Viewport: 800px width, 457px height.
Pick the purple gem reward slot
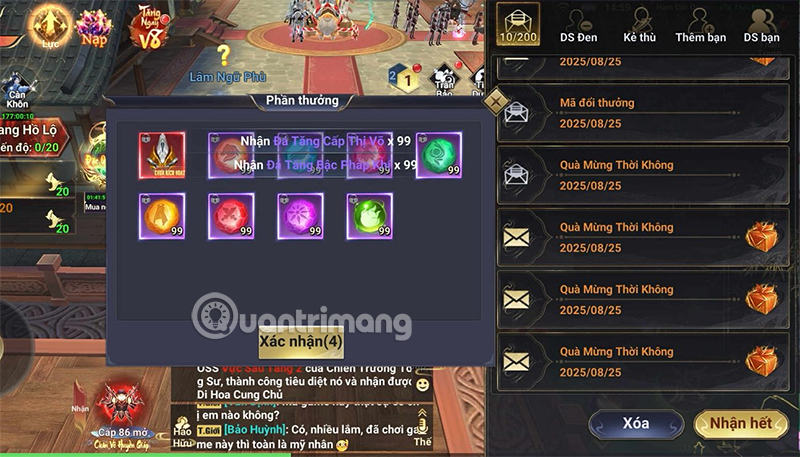coord(300,216)
